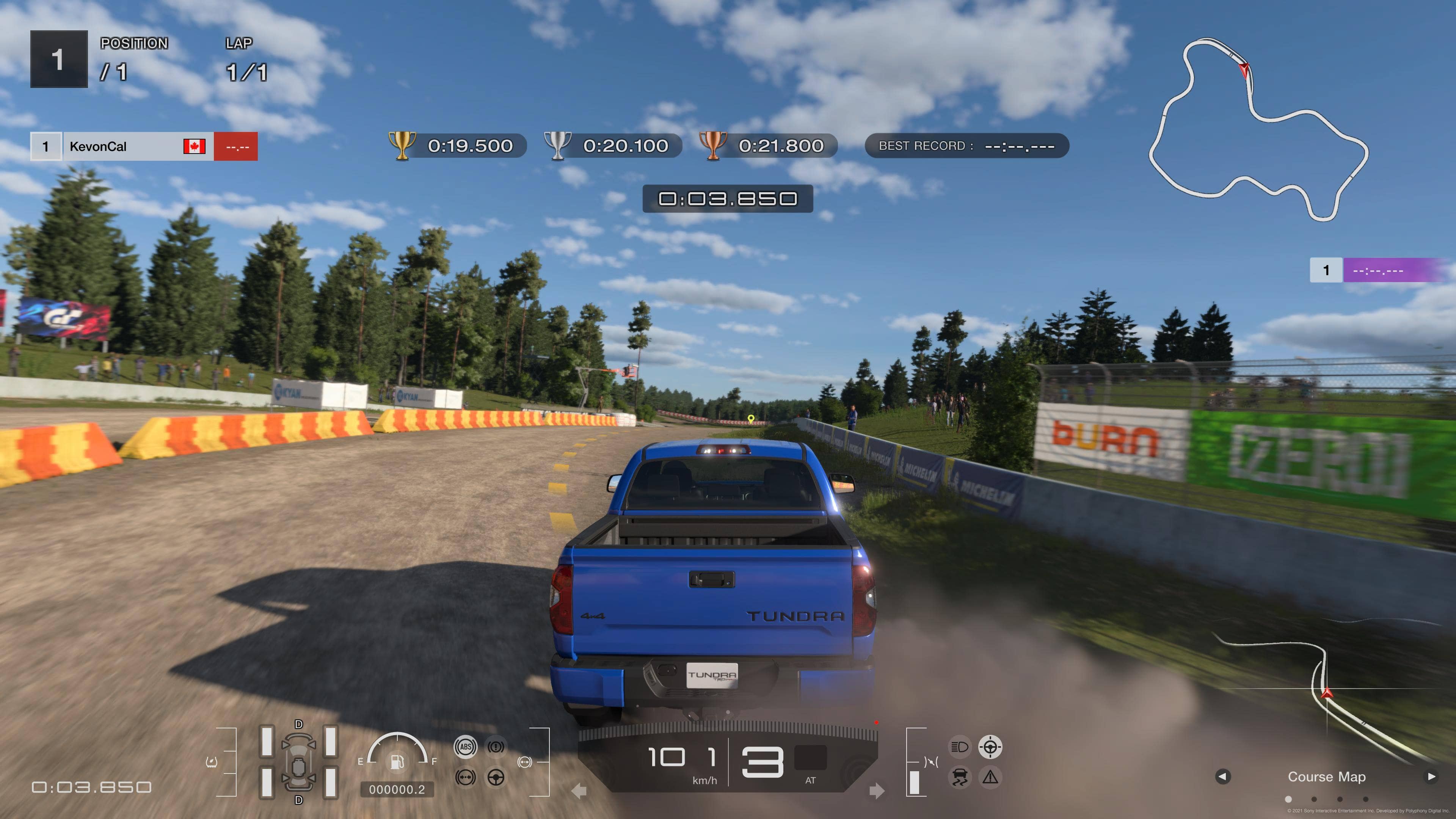
Task: Toggle the headlight high-beam icon
Action: pos(959,747)
